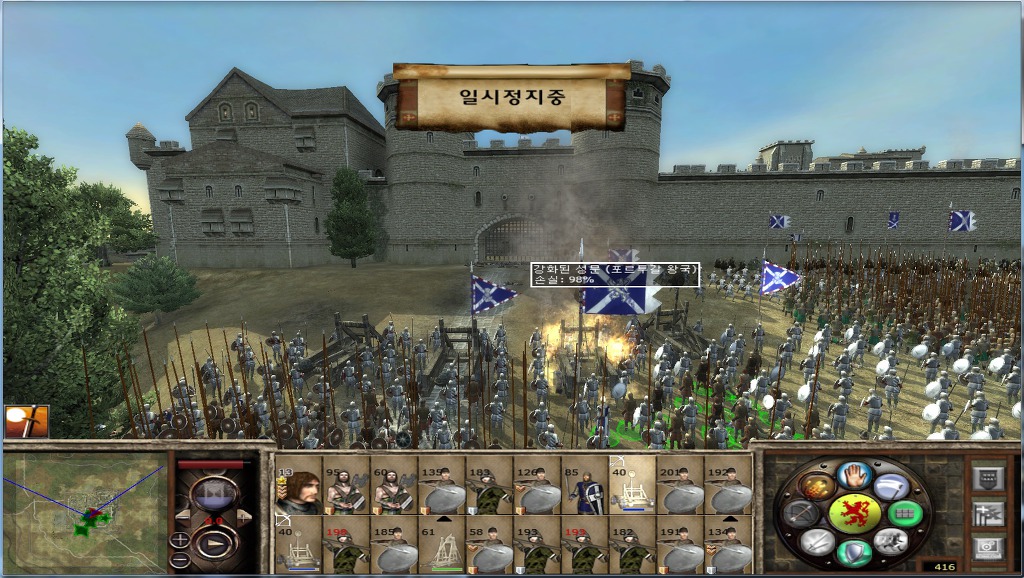Zoom in the minimap with the plus button
The image size is (1024, 578).
coord(180,540)
